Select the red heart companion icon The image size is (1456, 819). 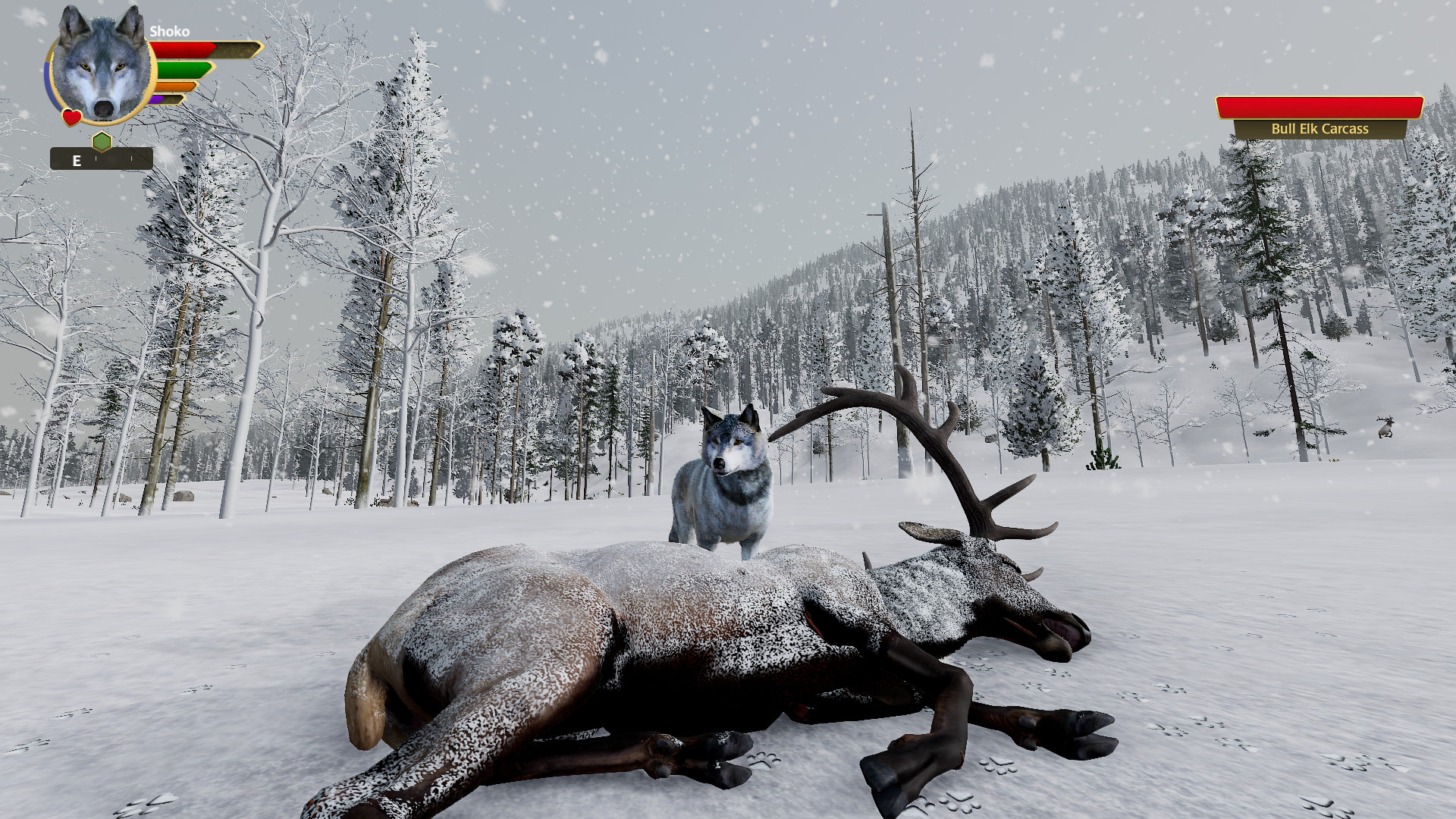tap(71, 117)
